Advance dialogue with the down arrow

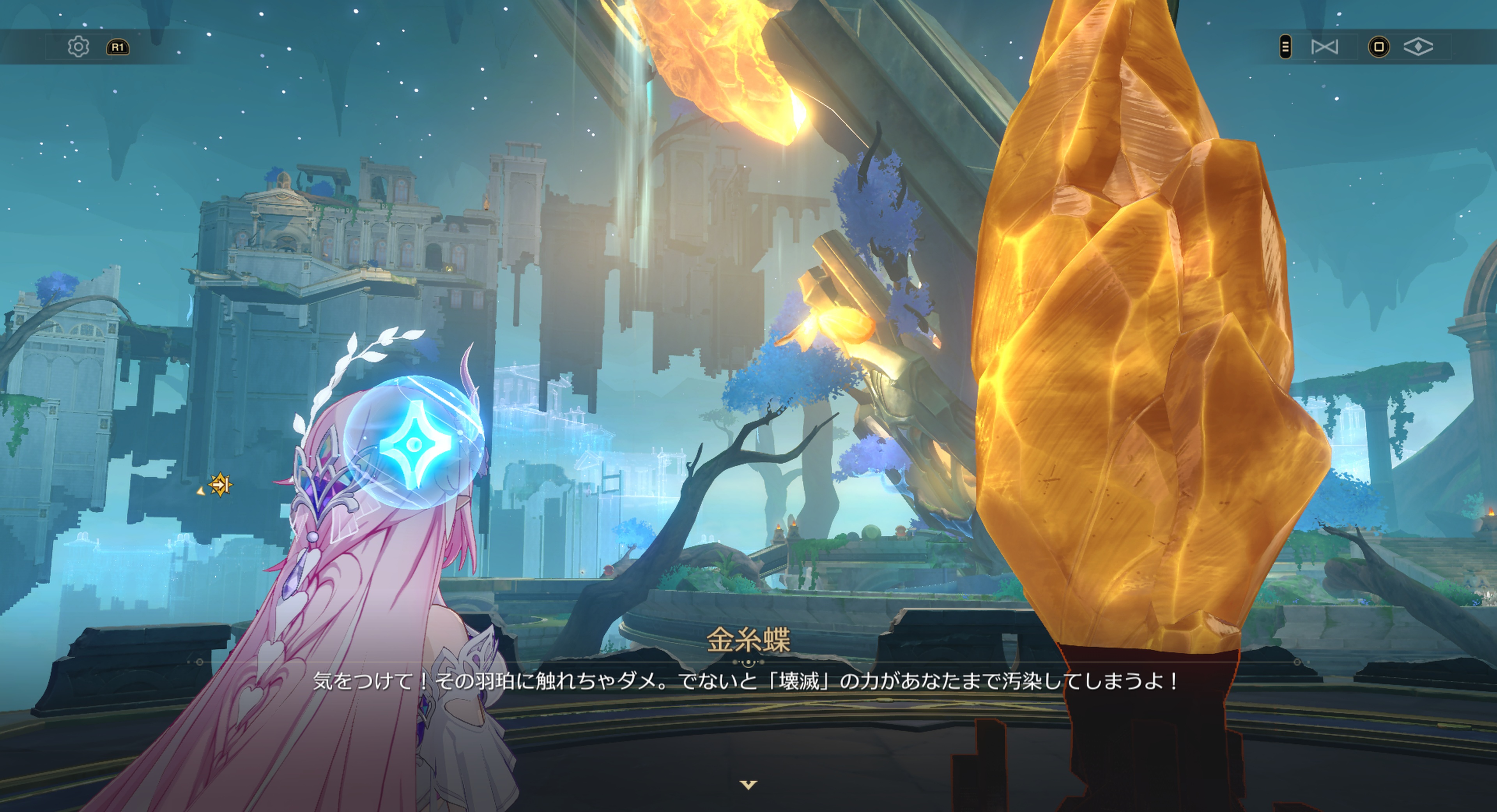(748, 785)
